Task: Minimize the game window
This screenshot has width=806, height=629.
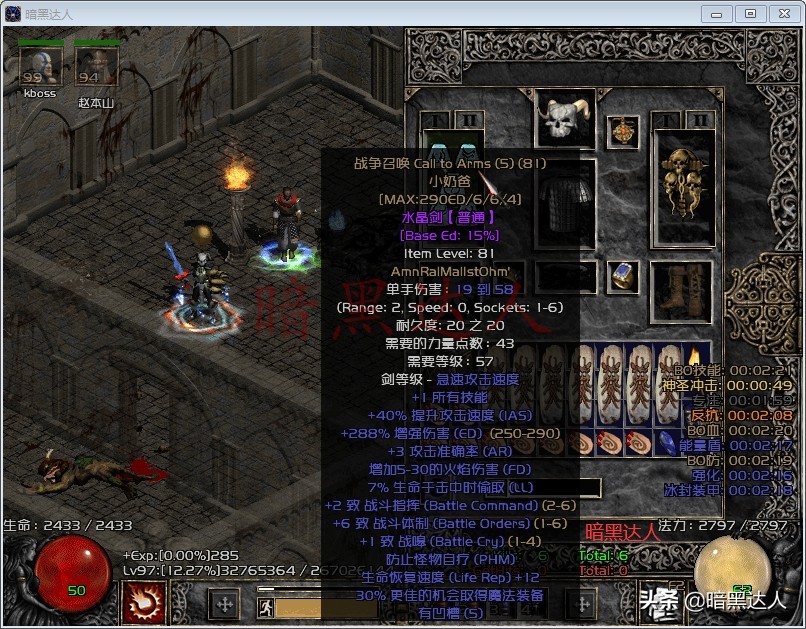Action: pos(716,13)
